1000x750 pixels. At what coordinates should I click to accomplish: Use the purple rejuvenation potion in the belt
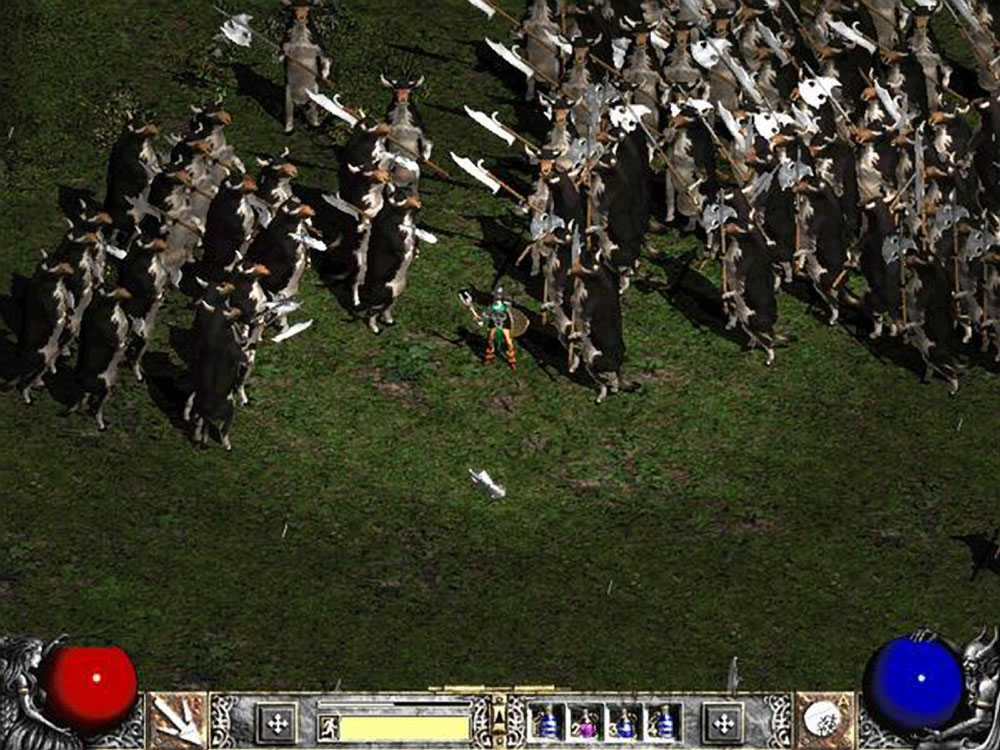586,722
